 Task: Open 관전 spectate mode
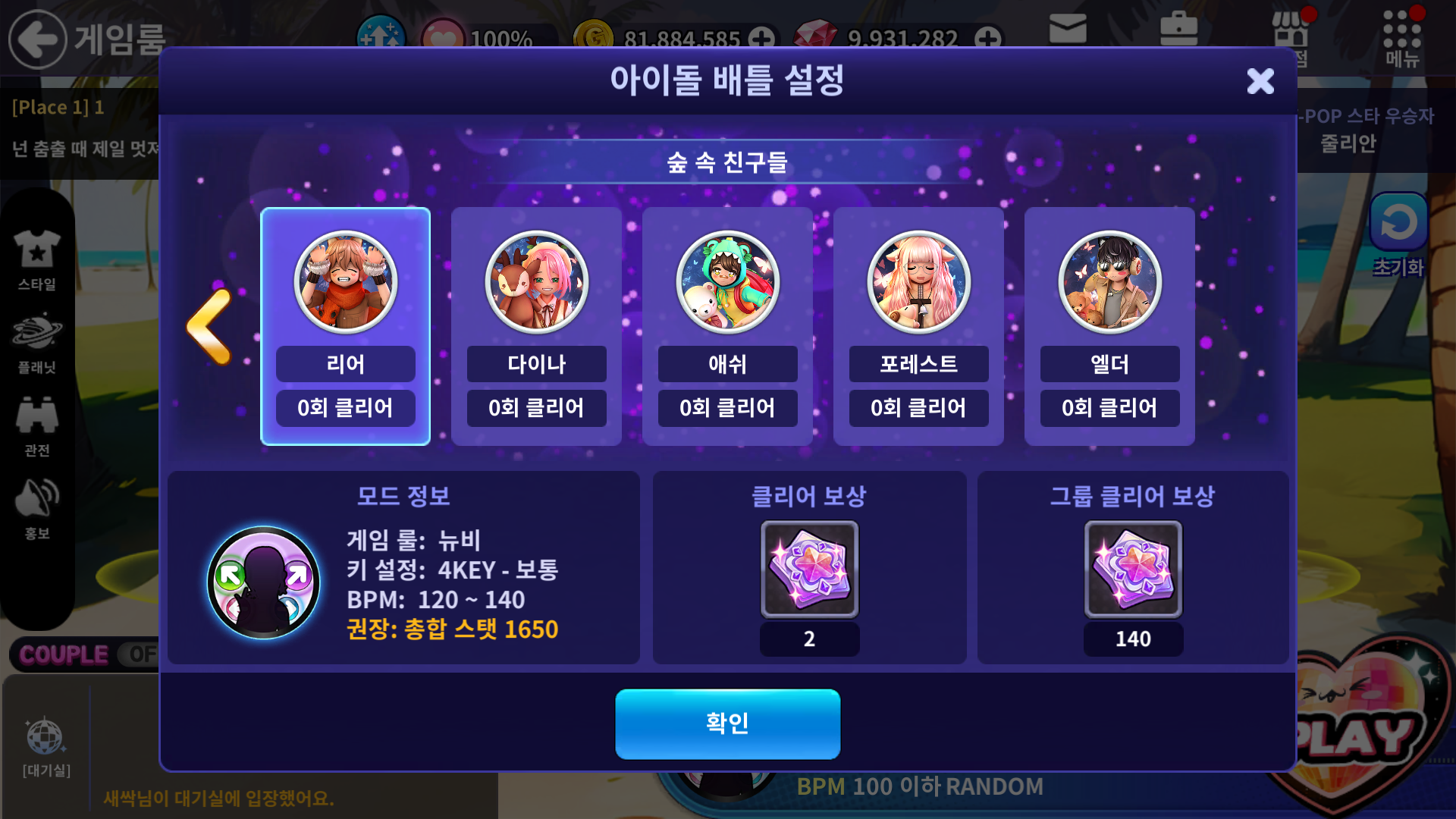(x=36, y=425)
